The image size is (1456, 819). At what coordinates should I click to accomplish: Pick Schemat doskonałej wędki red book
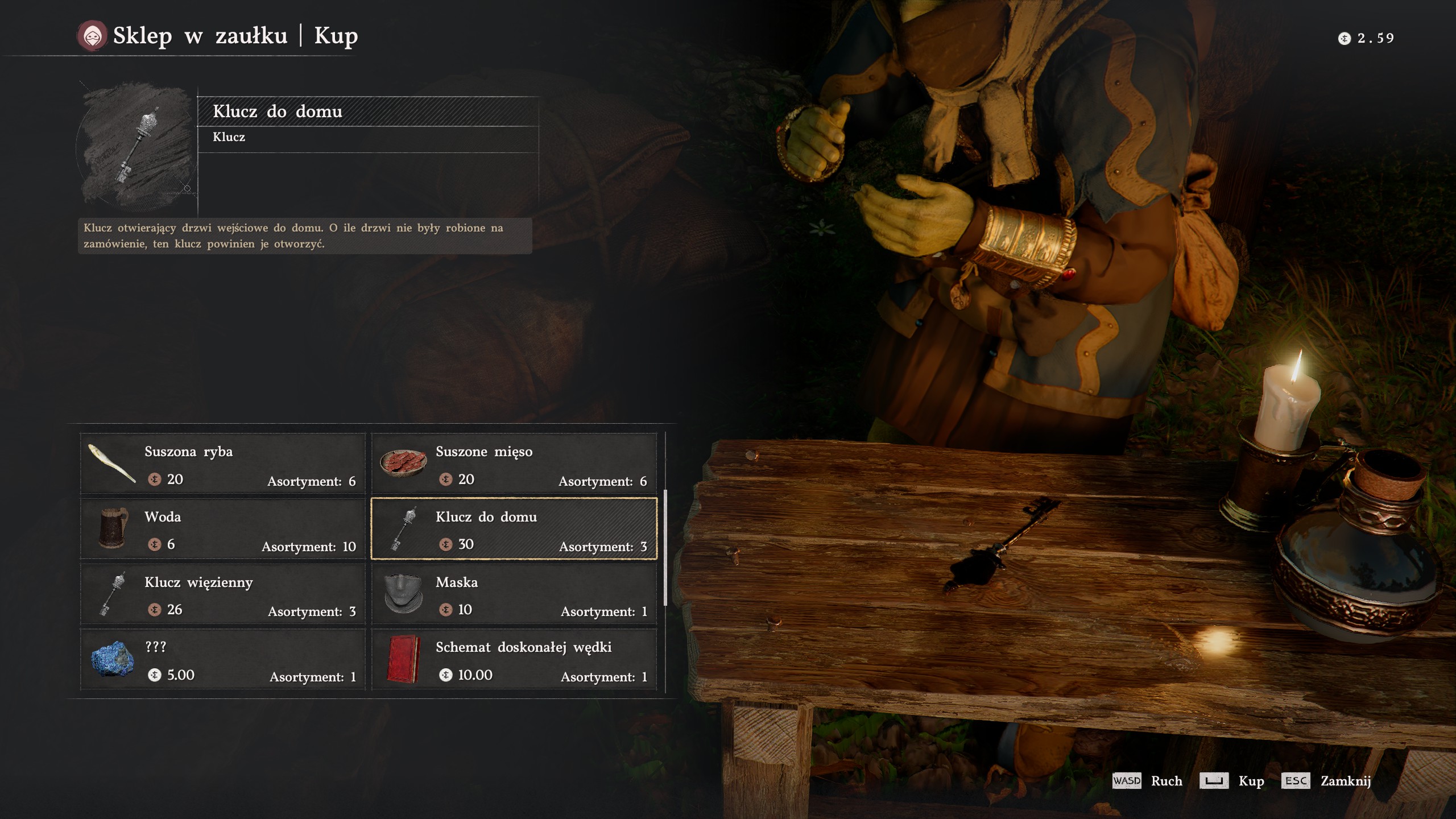(x=514, y=660)
